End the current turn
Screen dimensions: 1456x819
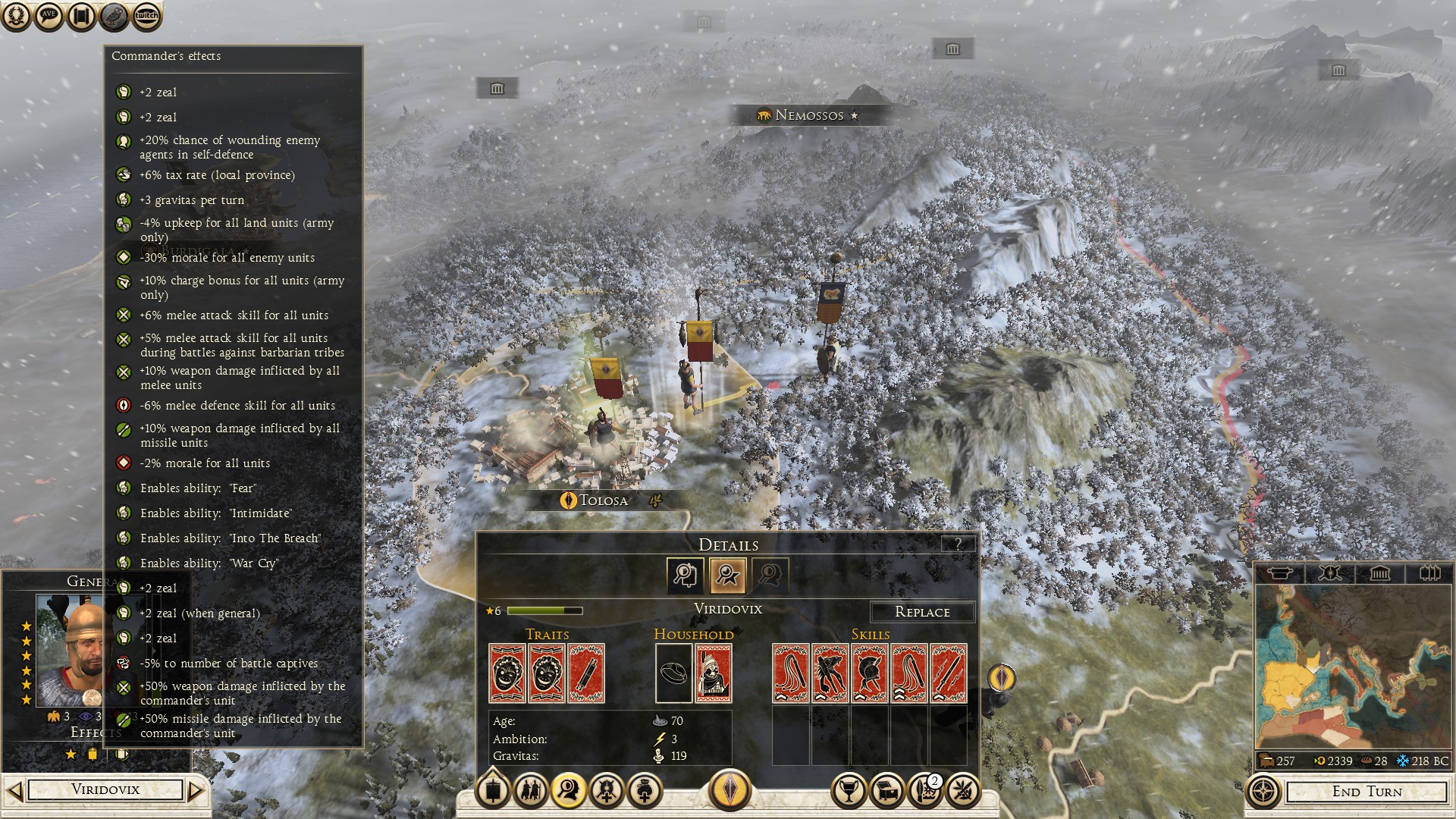coord(1367,792)
